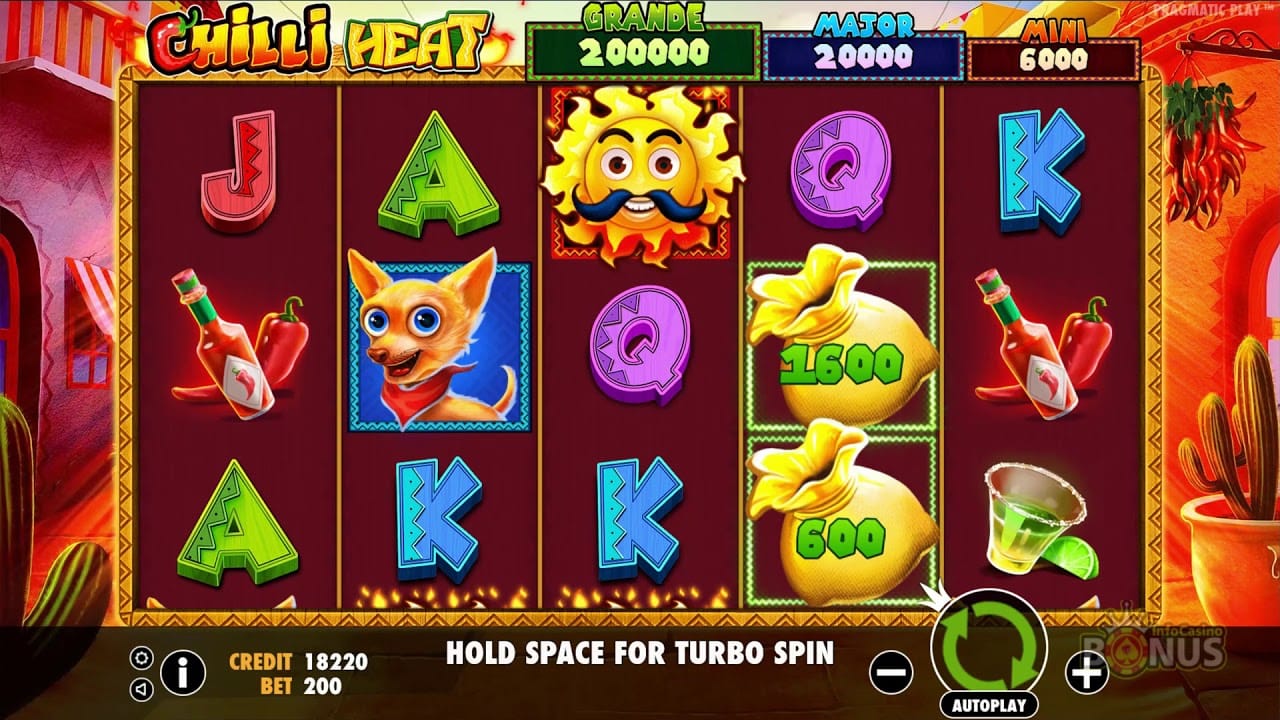Toggle sound with the speaker icon

click(142, 688)
